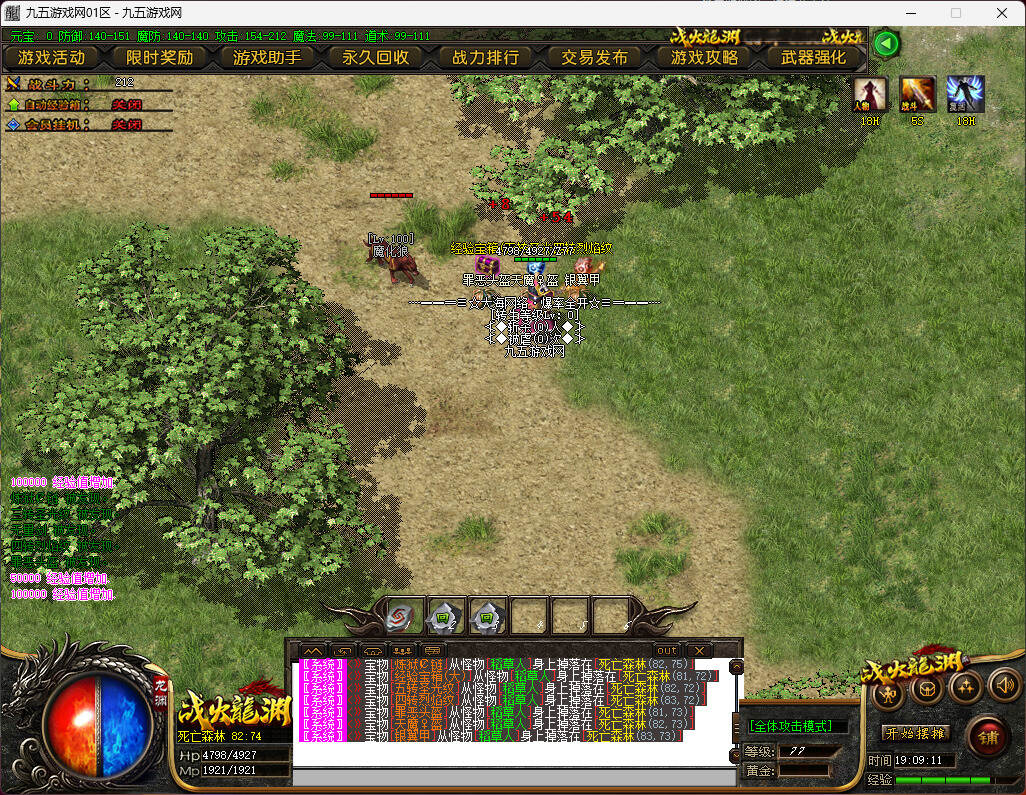Open the 交易发布 menu
This screenshot has height=795, width=1026.
pos(594,57)
